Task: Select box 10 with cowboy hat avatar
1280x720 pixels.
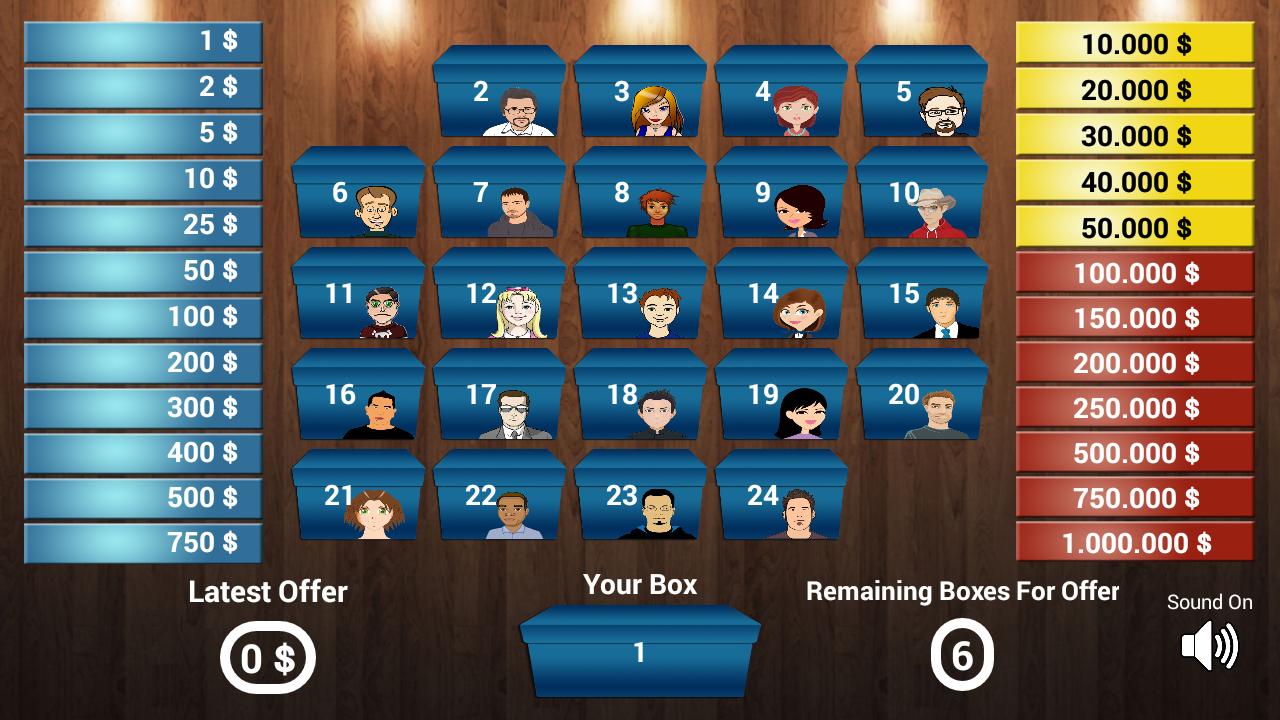Action: [x=921, y=200]
